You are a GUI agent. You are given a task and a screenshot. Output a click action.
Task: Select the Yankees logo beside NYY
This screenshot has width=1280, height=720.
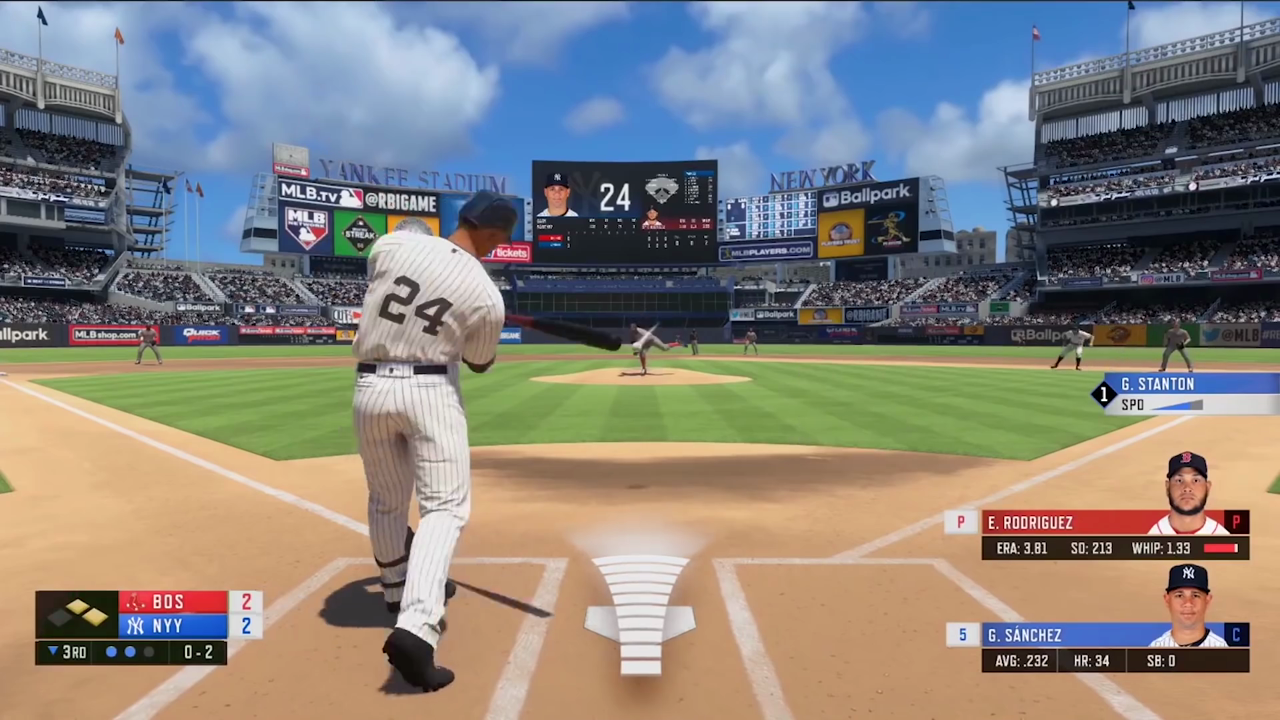137,625
